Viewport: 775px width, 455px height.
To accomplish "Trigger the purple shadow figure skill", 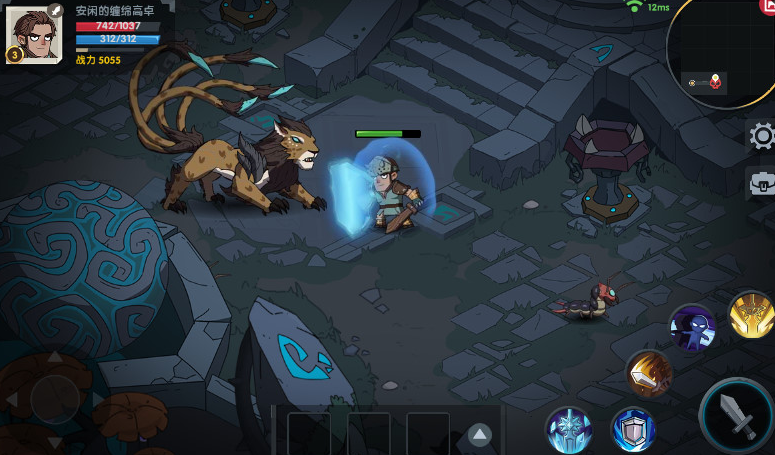I will click(692, 327).
